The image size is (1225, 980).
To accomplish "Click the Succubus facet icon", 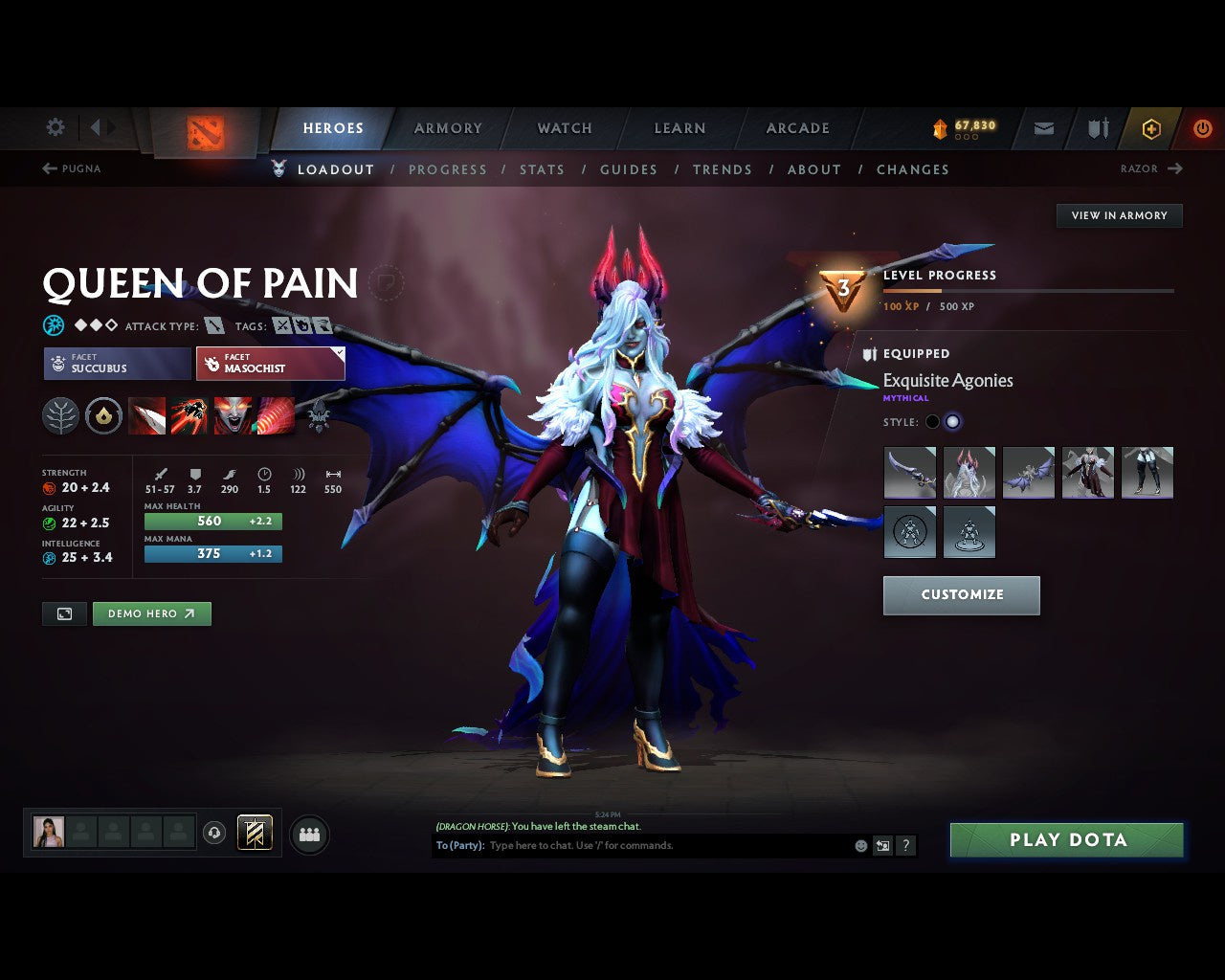I will click(59, 364).
